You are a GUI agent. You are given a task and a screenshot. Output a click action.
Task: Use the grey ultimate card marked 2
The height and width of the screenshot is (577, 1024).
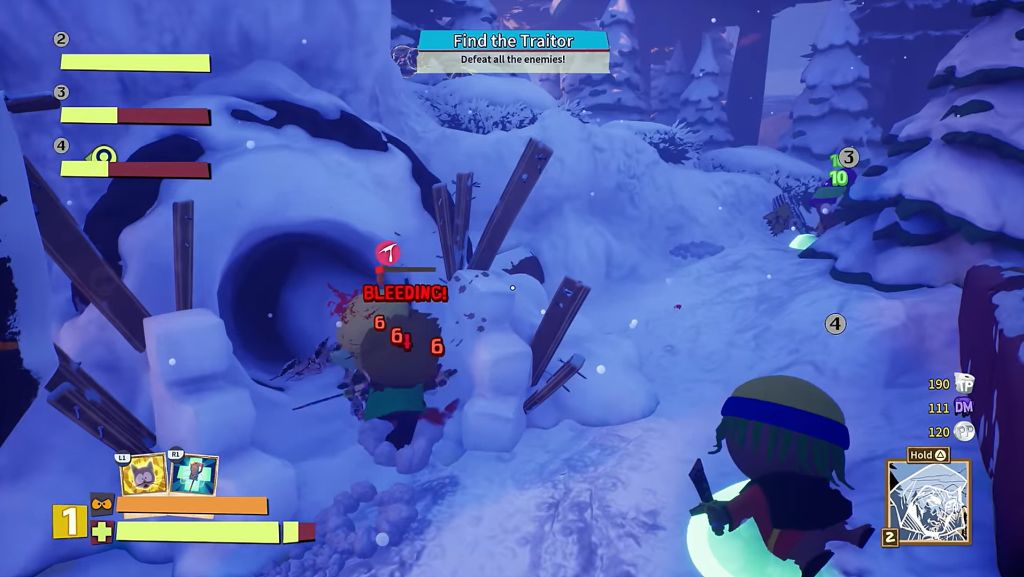point(927,503)
